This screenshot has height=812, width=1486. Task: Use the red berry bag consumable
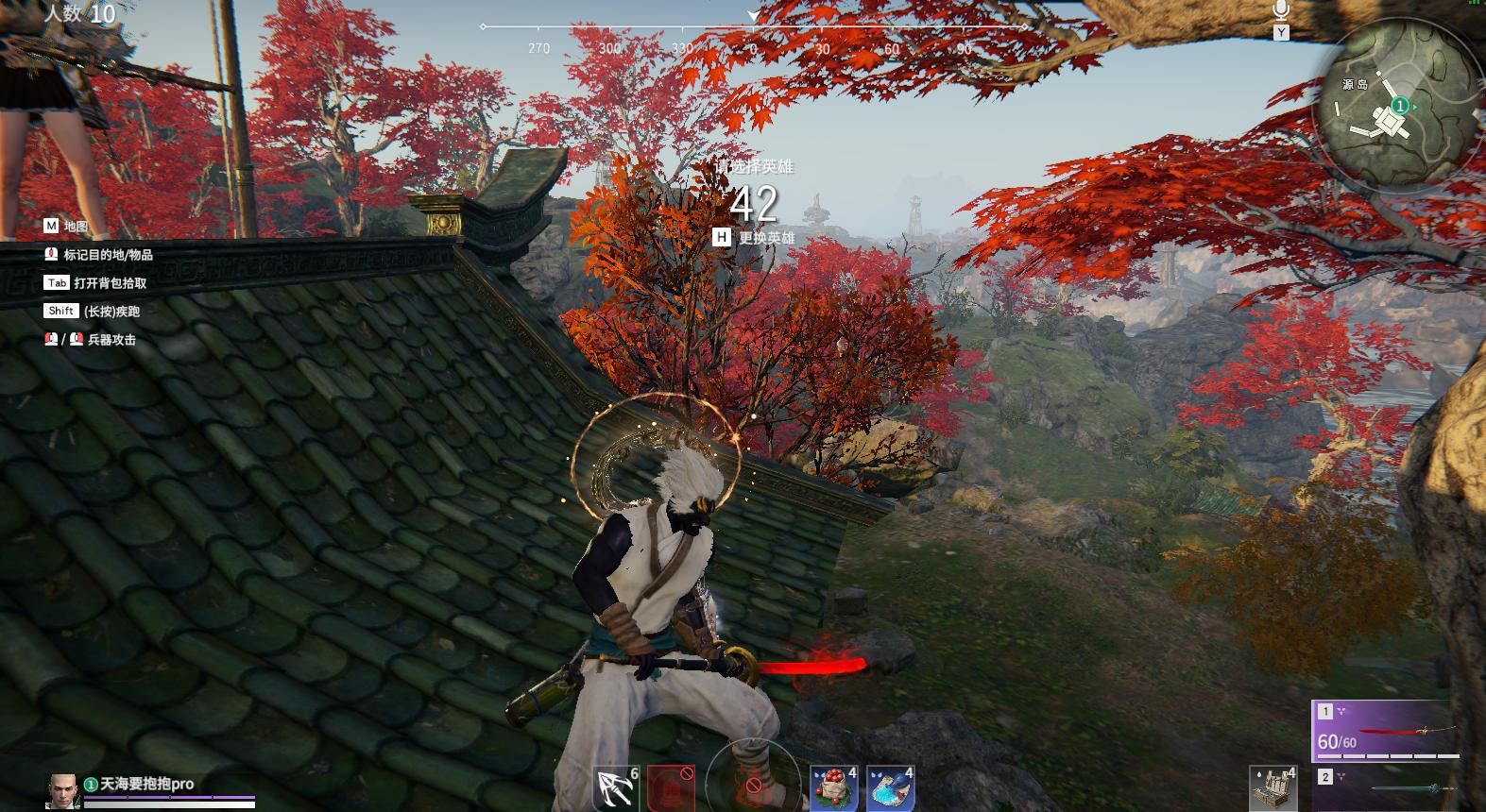[x=832, y=787]
